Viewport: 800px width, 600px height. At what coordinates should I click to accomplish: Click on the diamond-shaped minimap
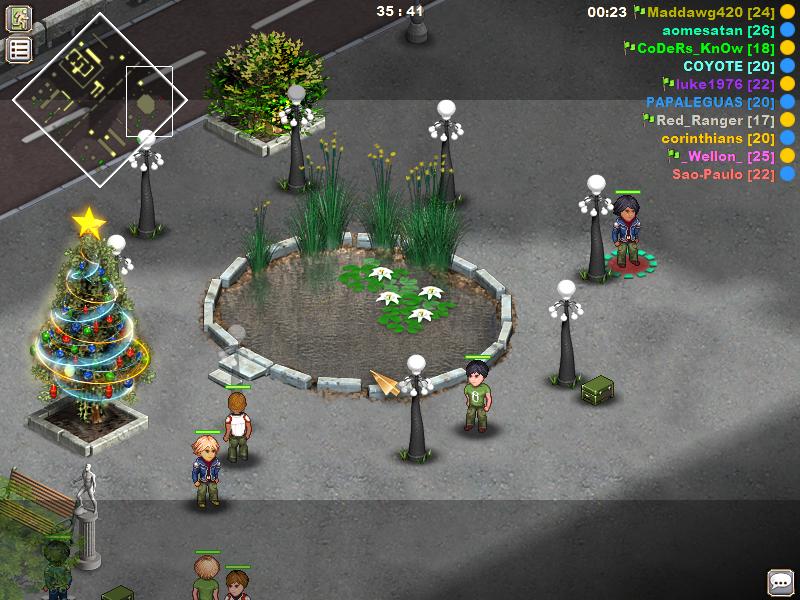(x=100, y=100)
